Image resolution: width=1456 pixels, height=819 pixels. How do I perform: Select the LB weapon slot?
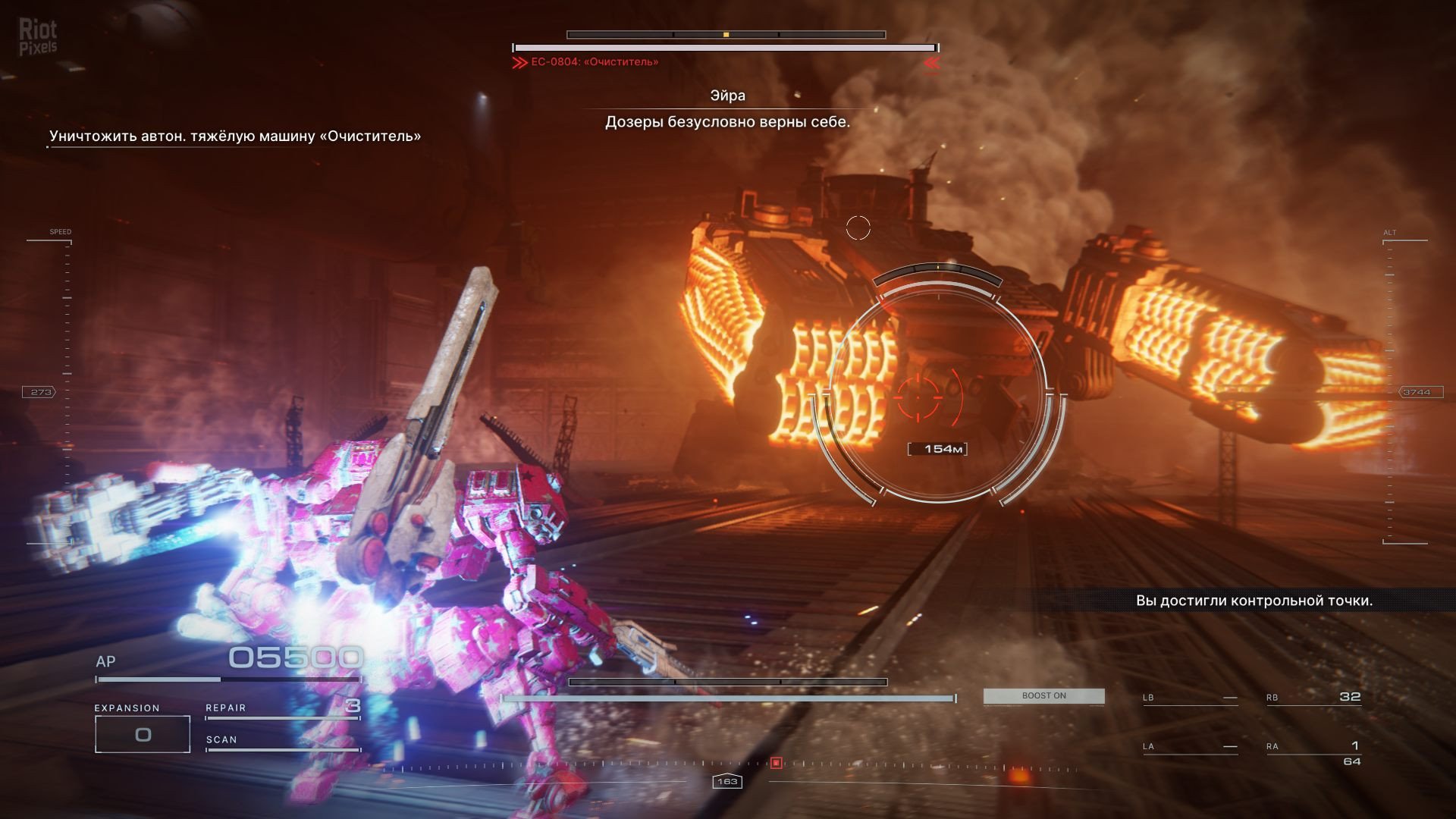click(1190, 698)
